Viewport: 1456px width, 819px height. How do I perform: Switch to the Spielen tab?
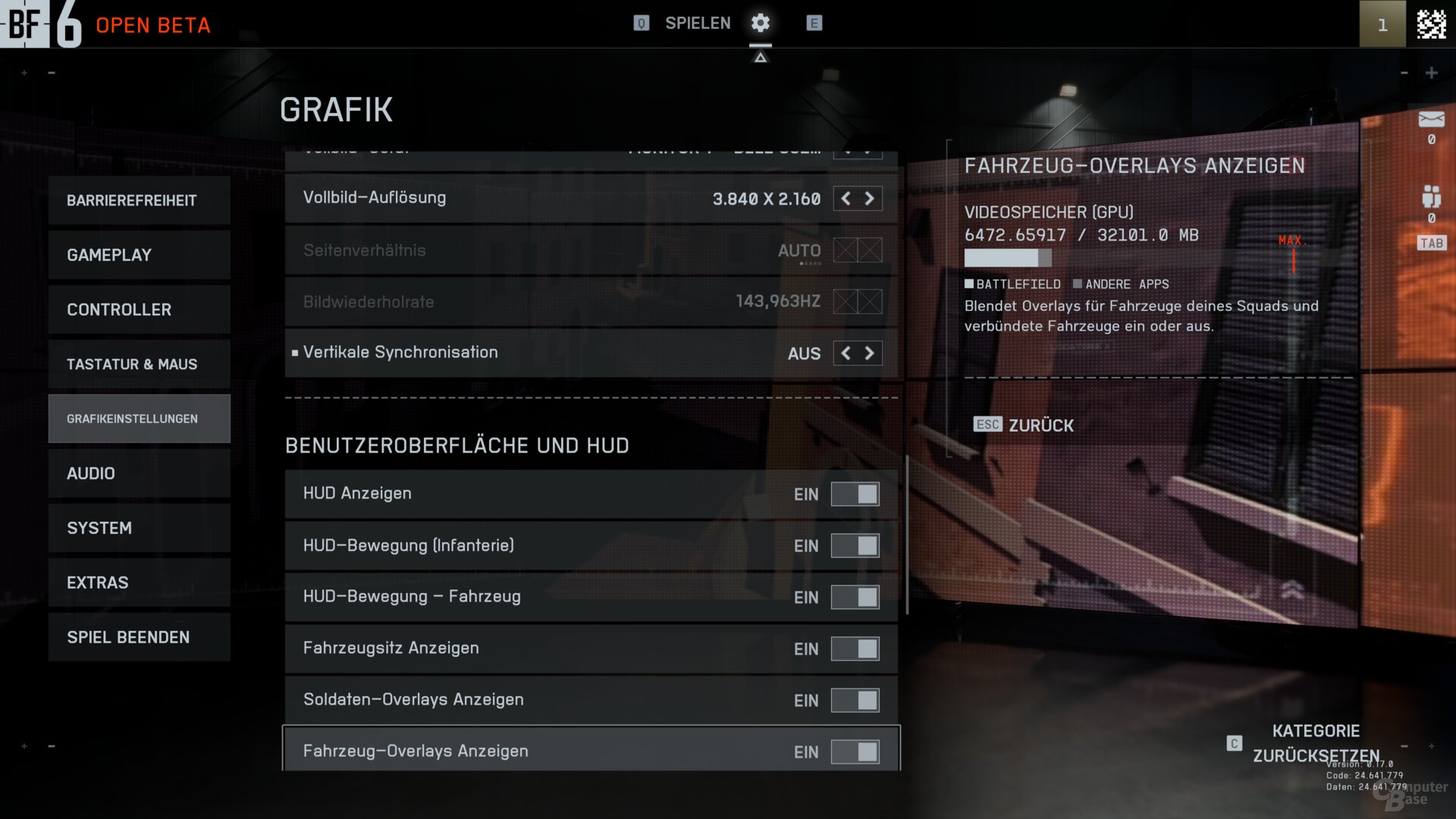[x=697, y=24]
